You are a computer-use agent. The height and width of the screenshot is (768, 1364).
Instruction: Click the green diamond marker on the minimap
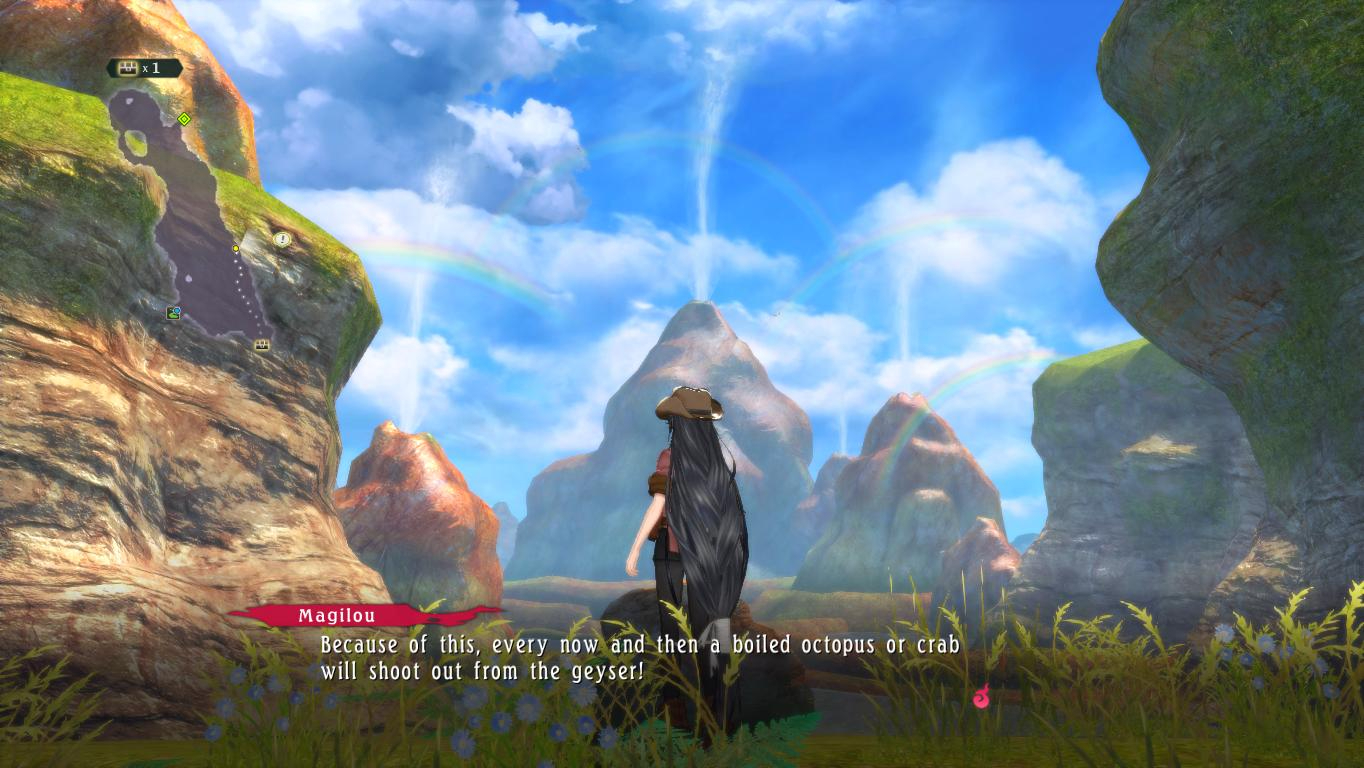[184, 119]
